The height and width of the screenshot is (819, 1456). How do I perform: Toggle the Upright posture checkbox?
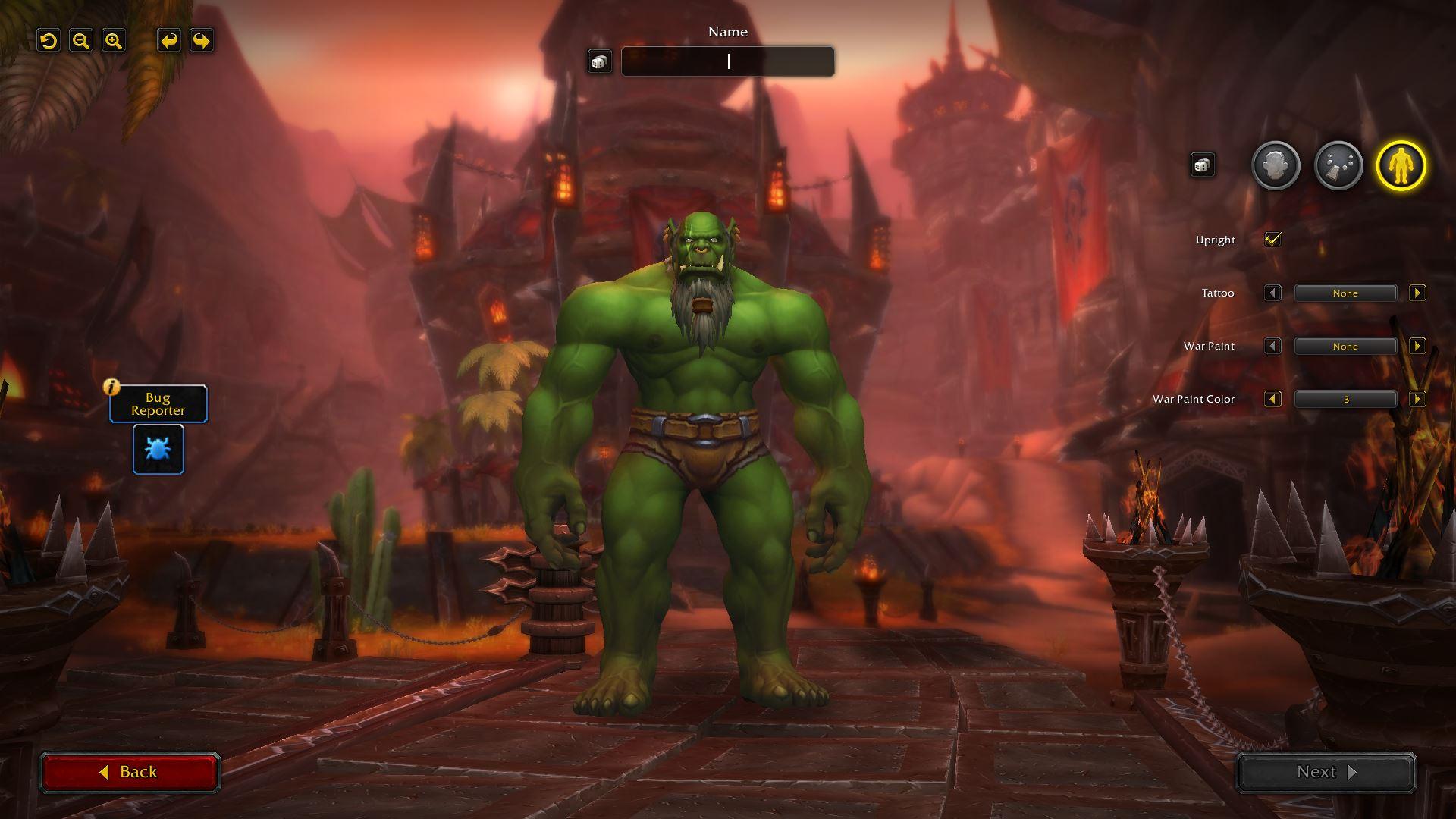tap(1272, 240)
